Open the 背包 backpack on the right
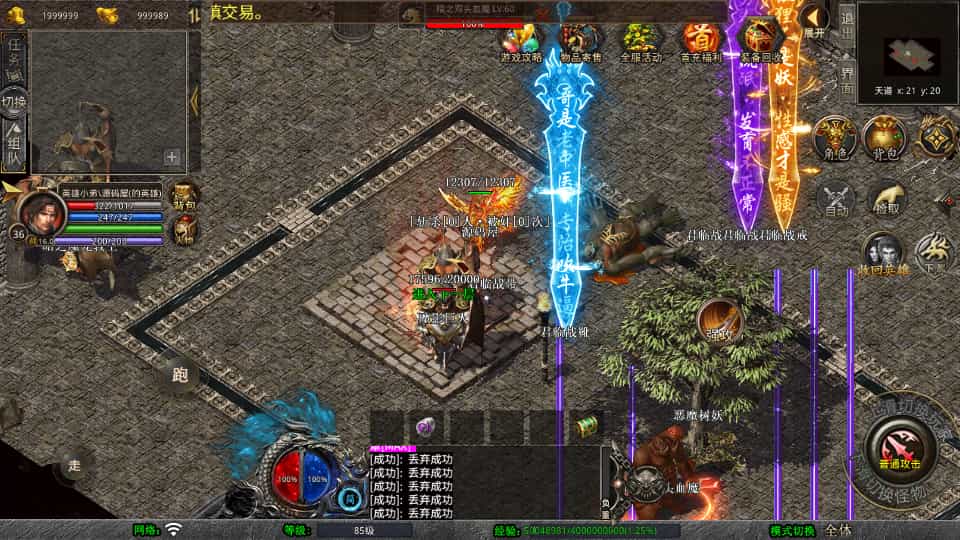The width and height of the screenshot is (960, 540). 883,138
